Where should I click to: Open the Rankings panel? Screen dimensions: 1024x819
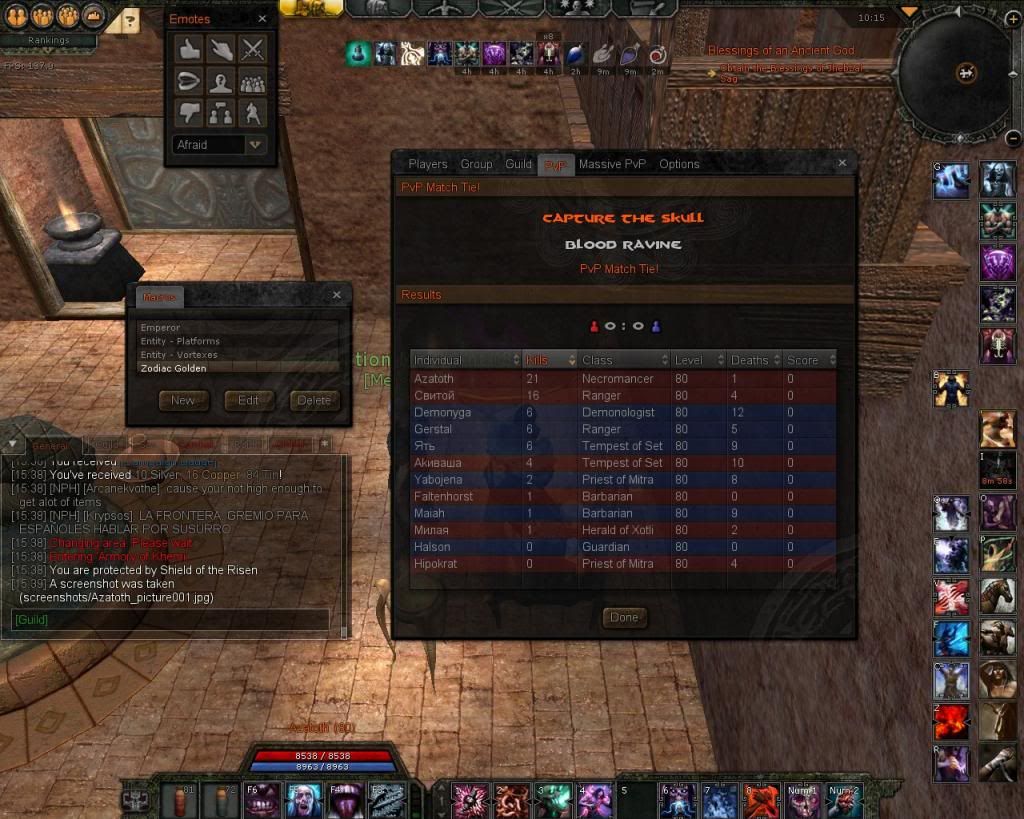[x=48, y=41]
